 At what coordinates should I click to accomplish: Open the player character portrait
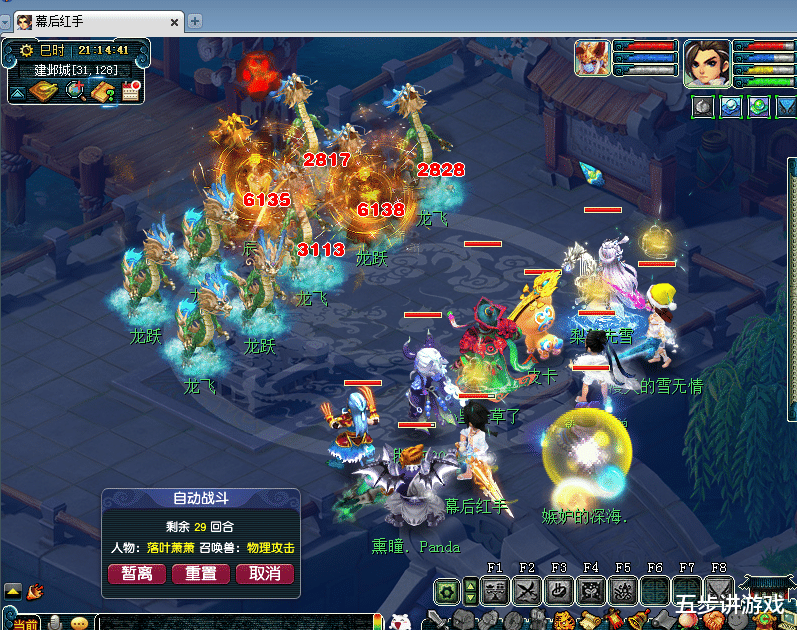pyautogui.click(x=707, y=58)
